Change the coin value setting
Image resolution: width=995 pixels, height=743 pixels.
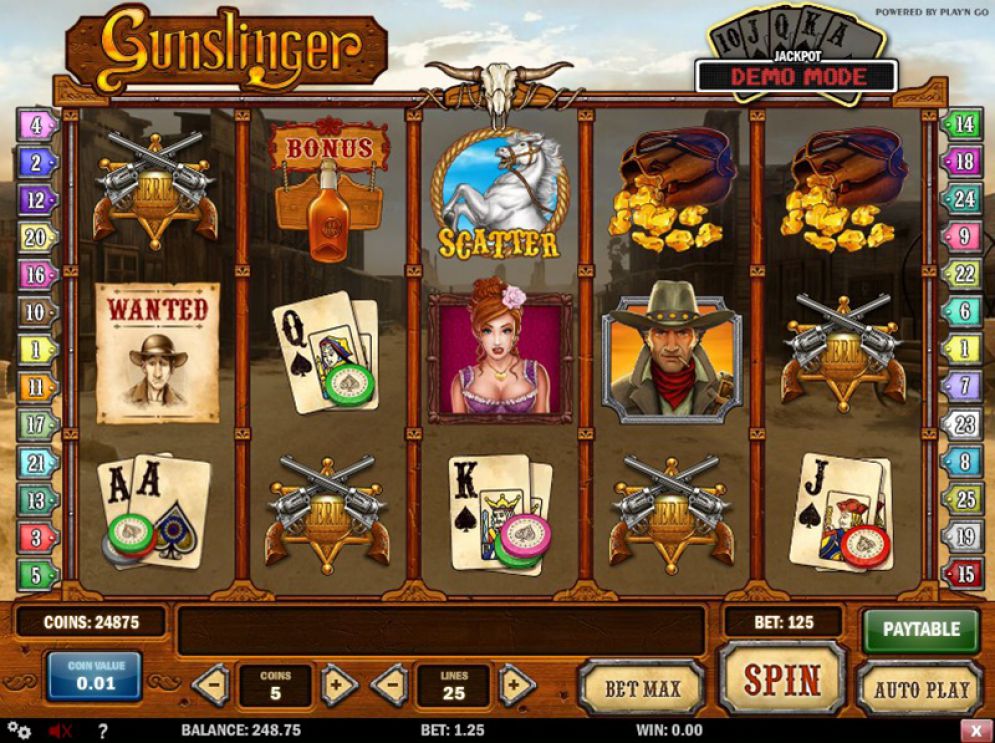(x=92, y=677)
